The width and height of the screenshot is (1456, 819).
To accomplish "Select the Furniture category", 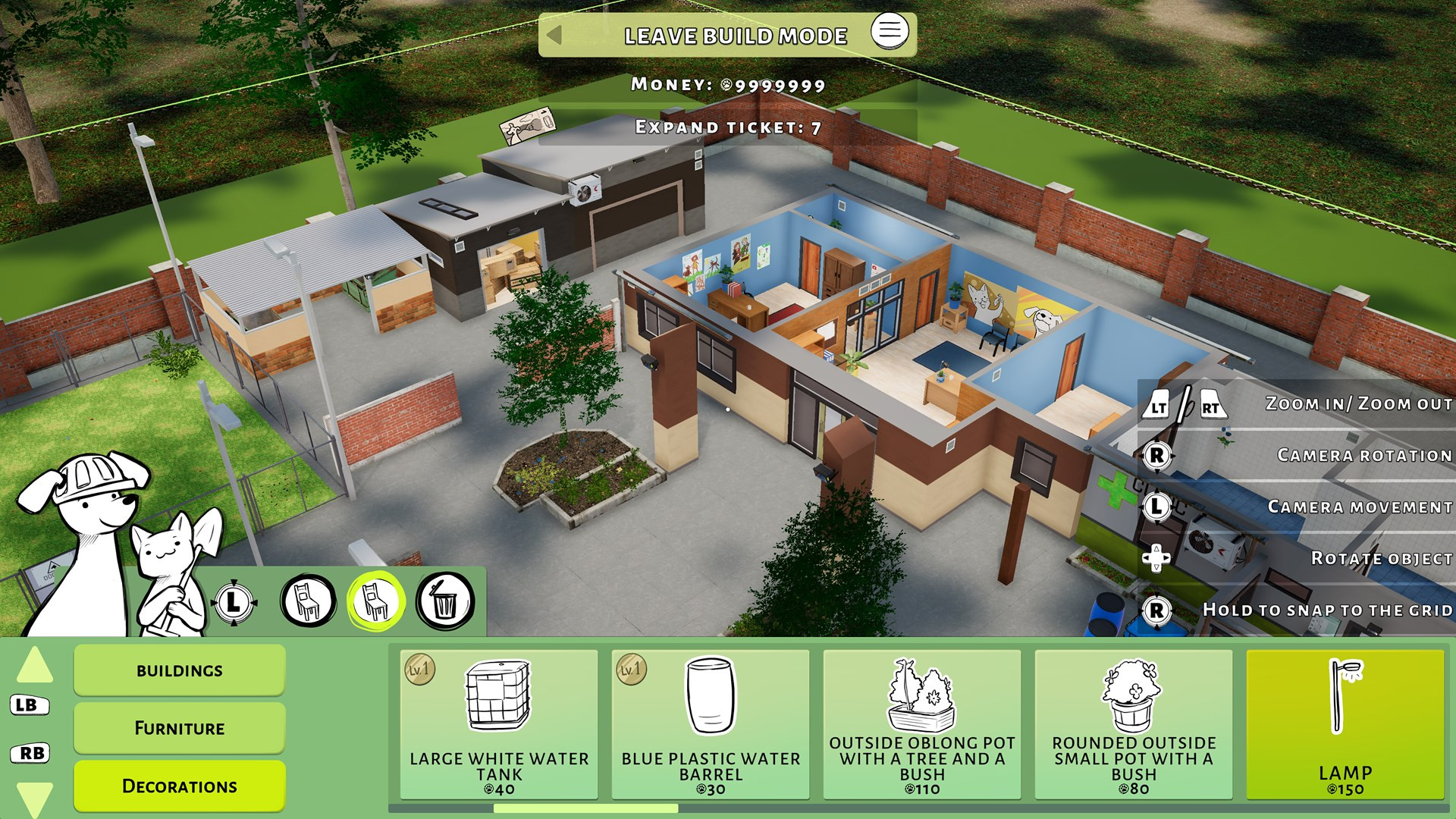I will tap(180, 728).
